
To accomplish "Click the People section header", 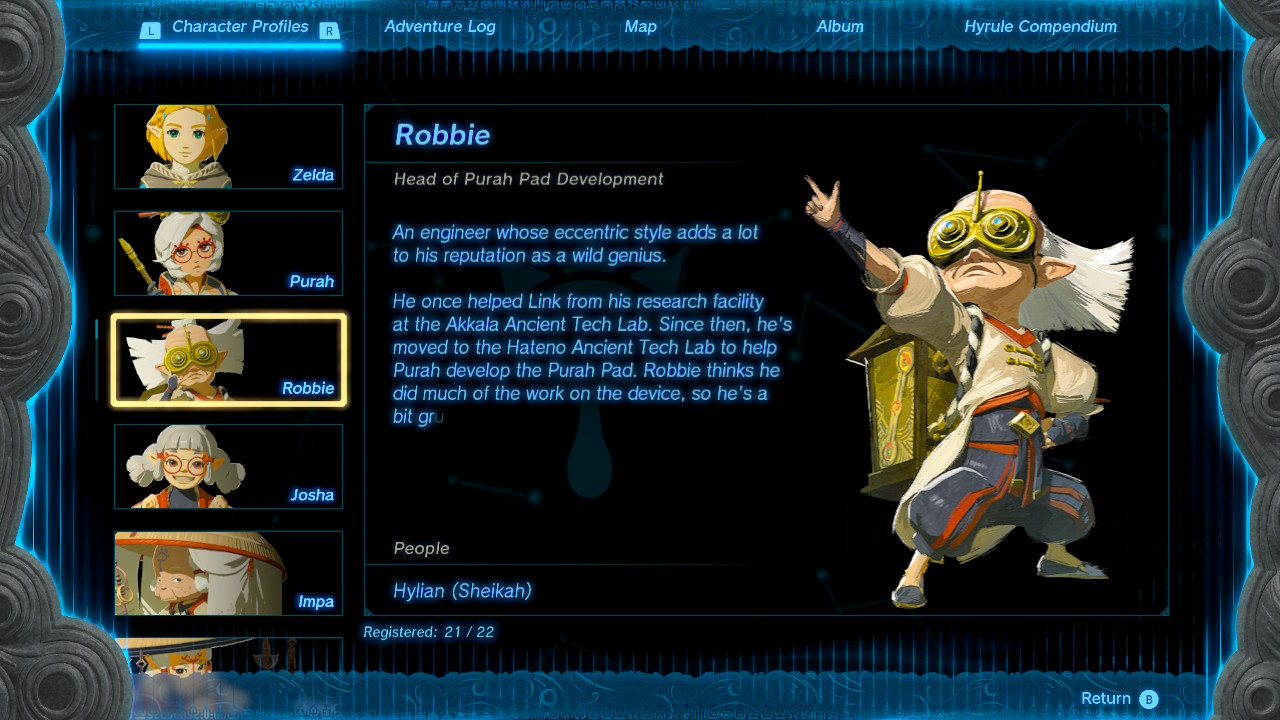I will point(420,548).
